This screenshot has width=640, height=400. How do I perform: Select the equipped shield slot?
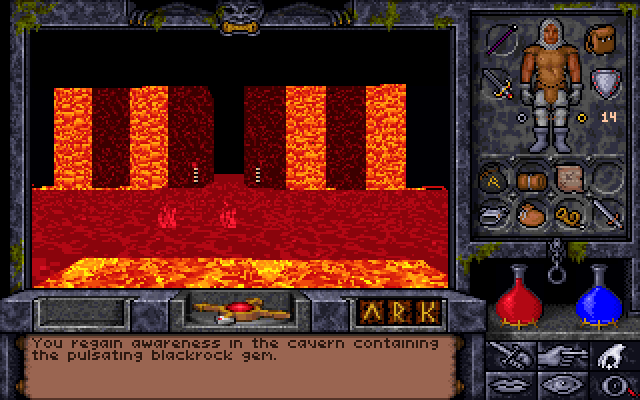604,82
